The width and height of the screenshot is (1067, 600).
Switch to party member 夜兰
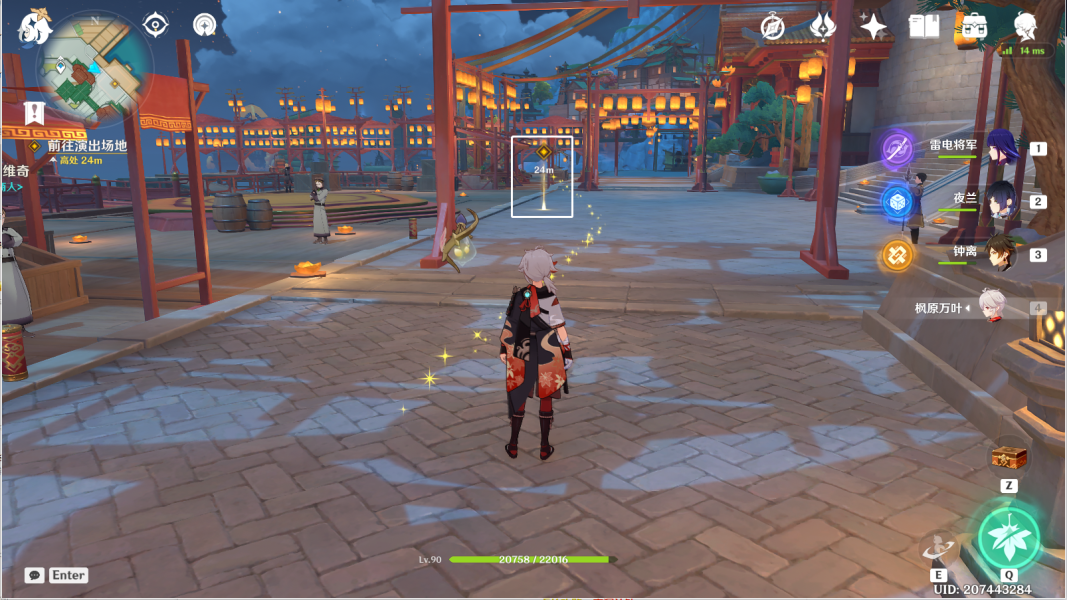(x=1001, y=201)
